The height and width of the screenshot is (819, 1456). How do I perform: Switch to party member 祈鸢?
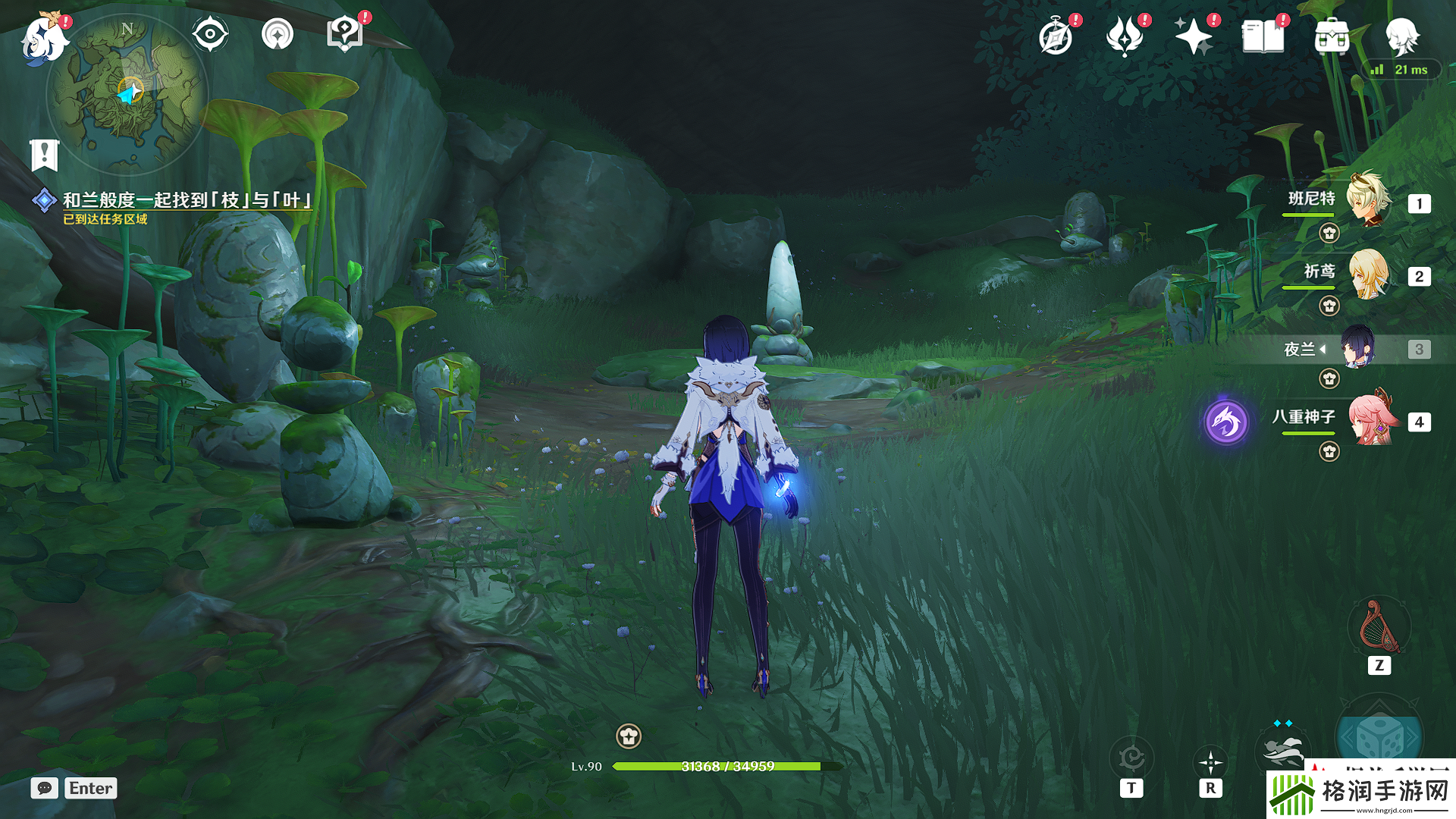coord(1369,274)
